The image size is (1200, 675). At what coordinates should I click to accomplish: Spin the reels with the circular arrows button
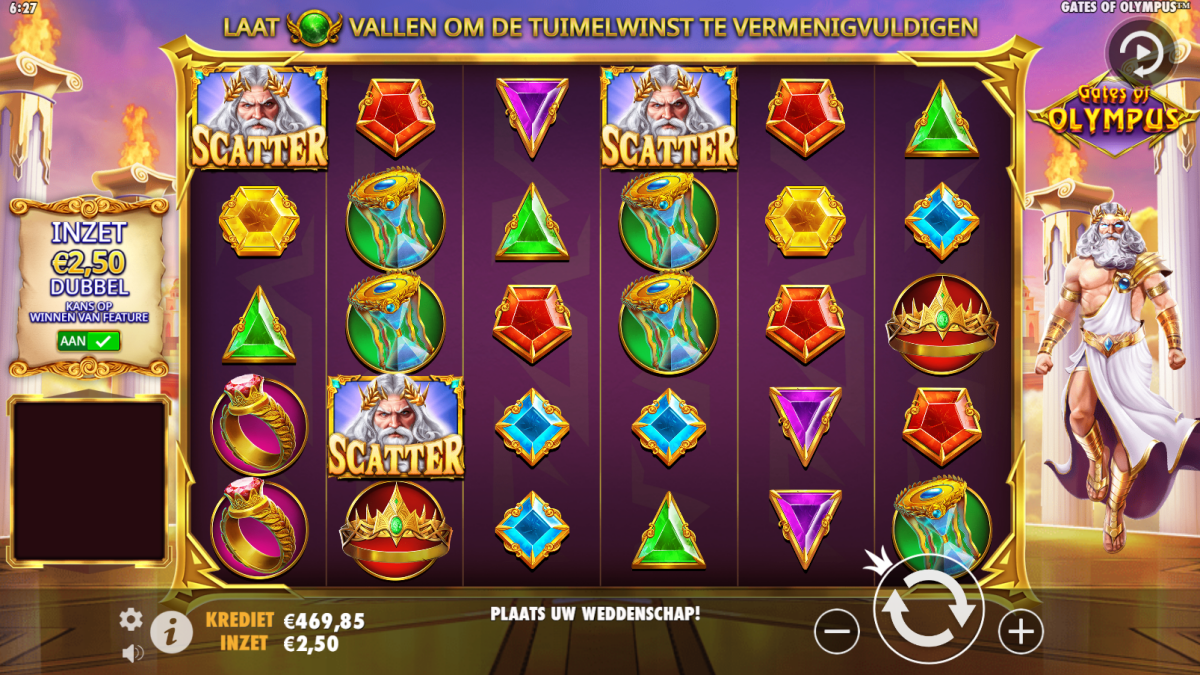tap(929, 609)
